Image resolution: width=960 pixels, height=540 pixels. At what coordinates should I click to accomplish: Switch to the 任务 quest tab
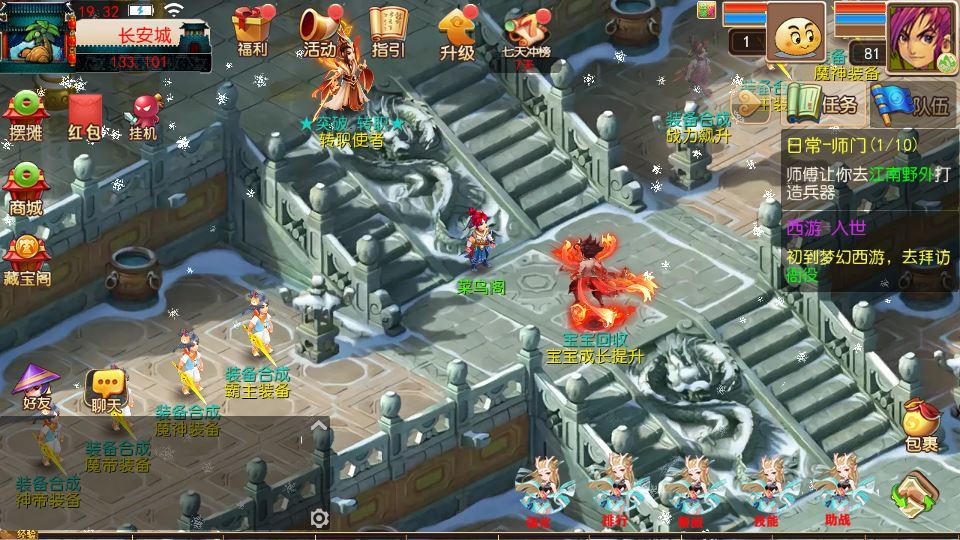[824, 103]
